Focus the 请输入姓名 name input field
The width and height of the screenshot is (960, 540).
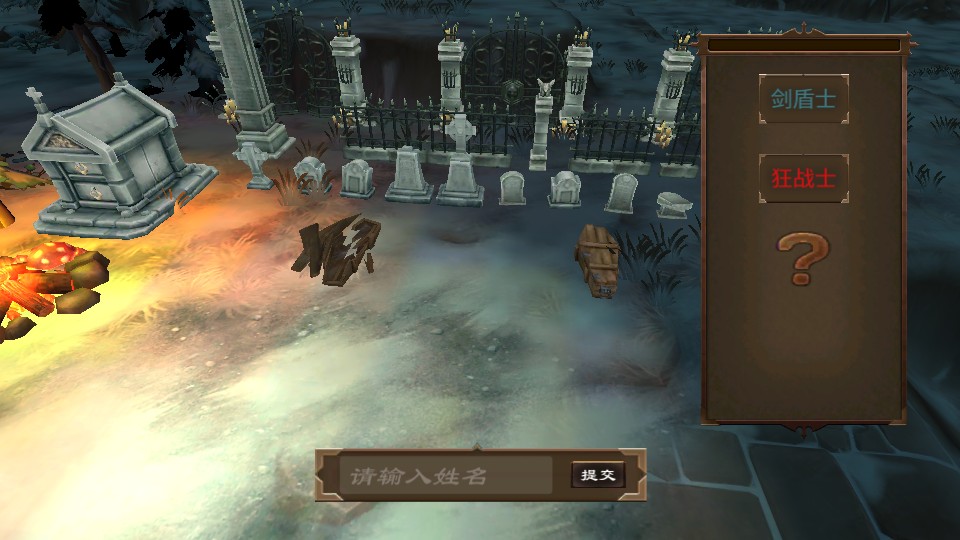click(444, 476)
